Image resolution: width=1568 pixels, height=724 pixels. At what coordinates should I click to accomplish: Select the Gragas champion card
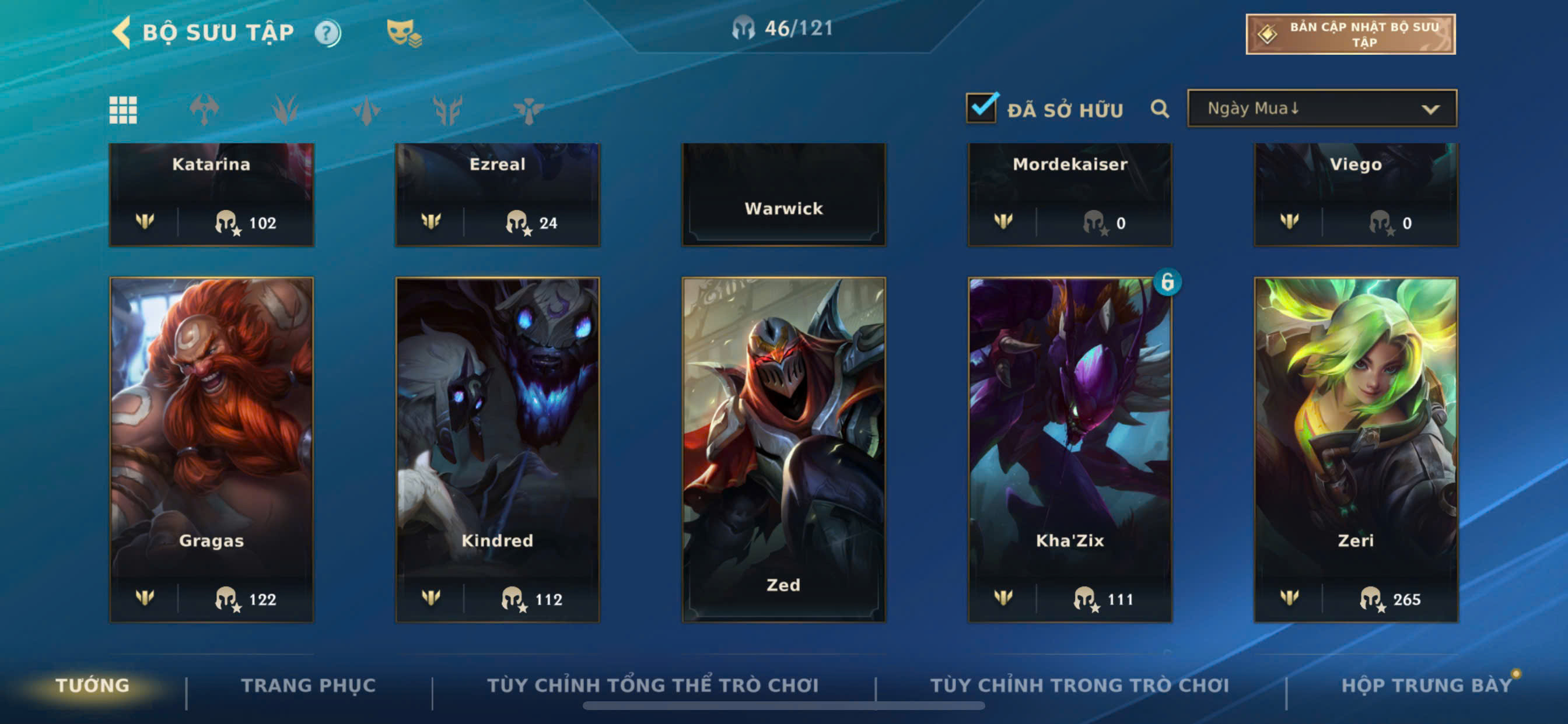pyautogui.click(x=211, y=449)
